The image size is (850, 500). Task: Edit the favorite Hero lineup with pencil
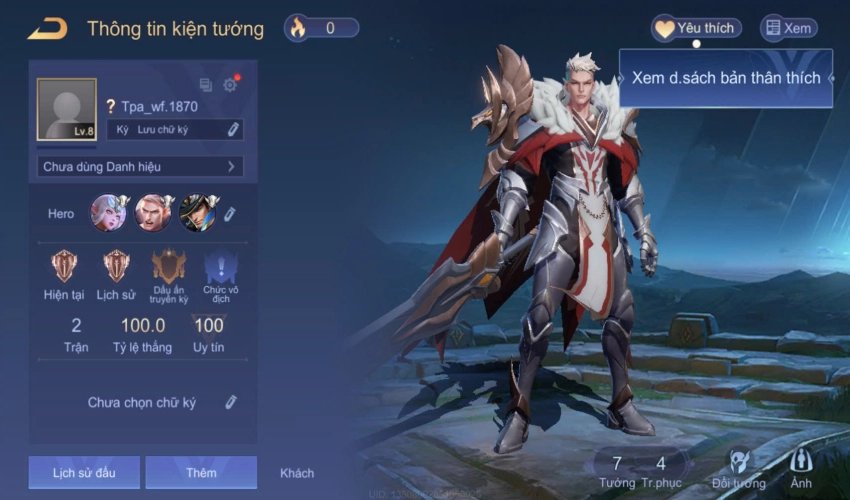tap(229, 214)
